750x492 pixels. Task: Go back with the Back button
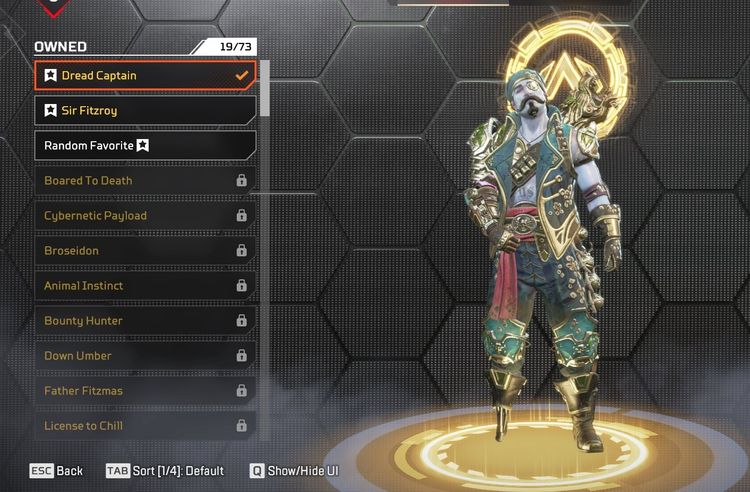point(56,471)
